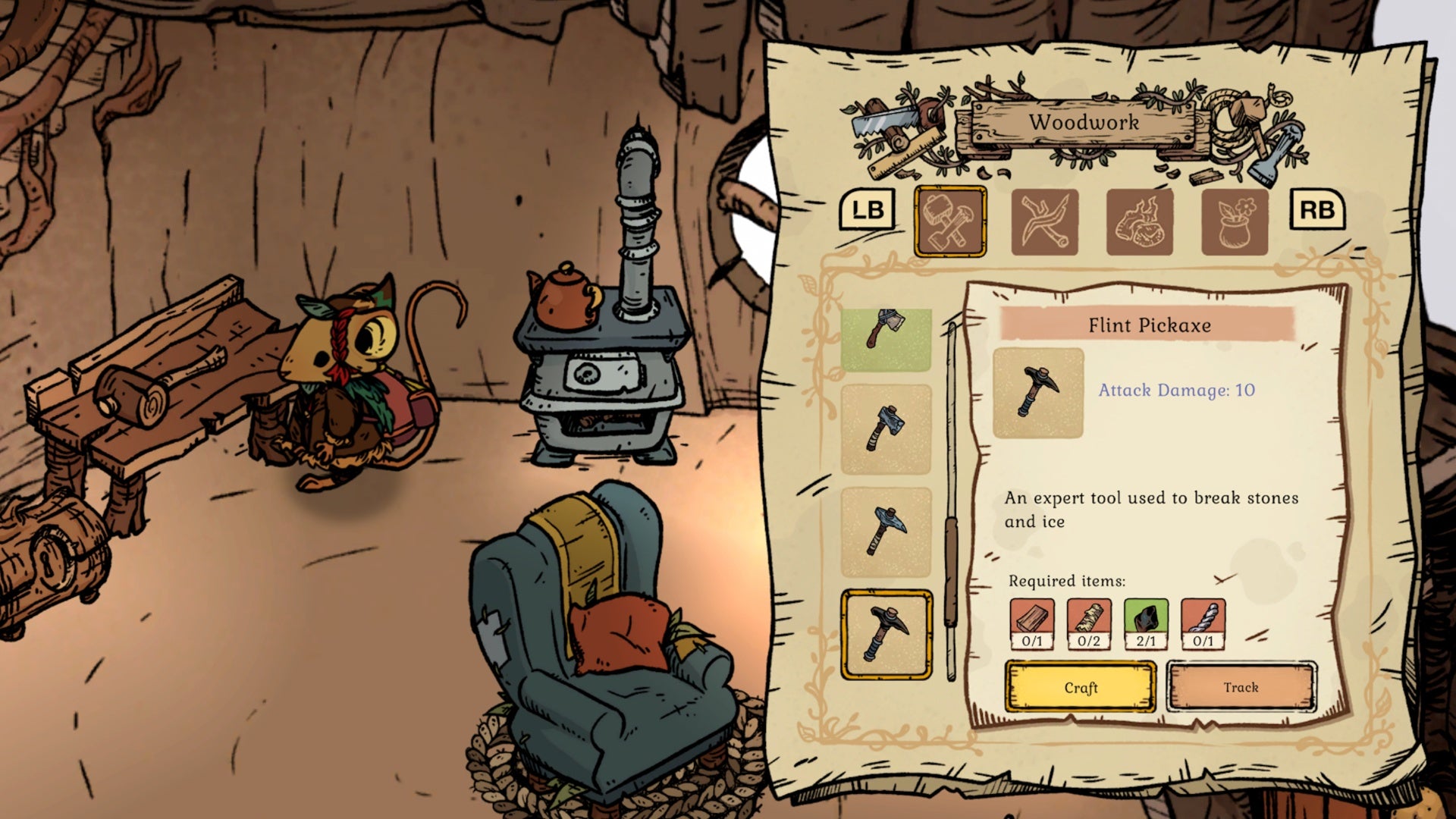Track the Flint Pickaxe recipe
This screenshot has width=1456, height=819.
(1241, 687)
